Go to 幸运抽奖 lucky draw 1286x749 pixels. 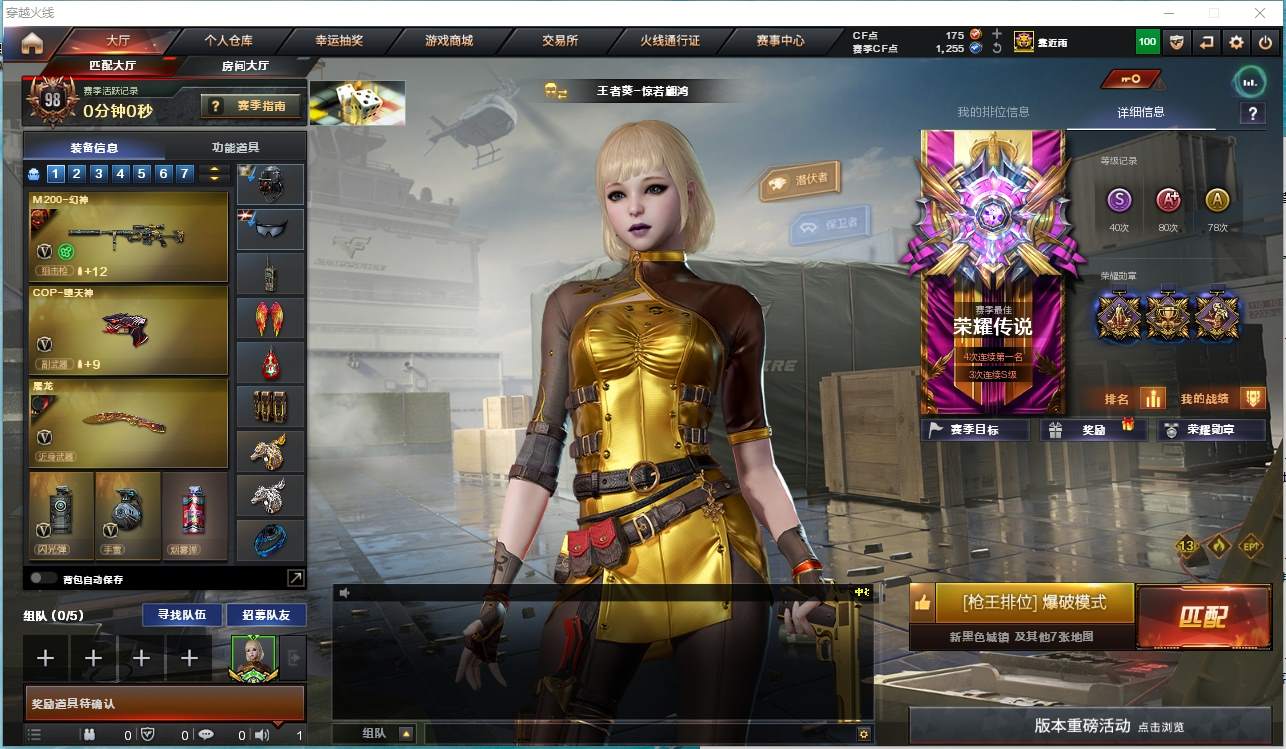[x=339, y=41]
